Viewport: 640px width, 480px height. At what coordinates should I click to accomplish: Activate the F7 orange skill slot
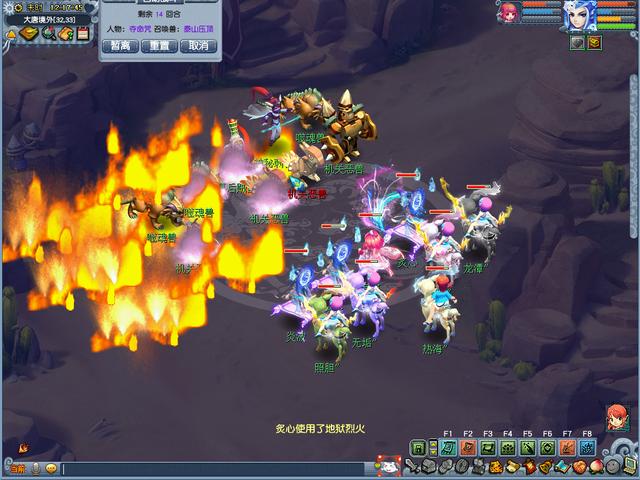[567, 447]
